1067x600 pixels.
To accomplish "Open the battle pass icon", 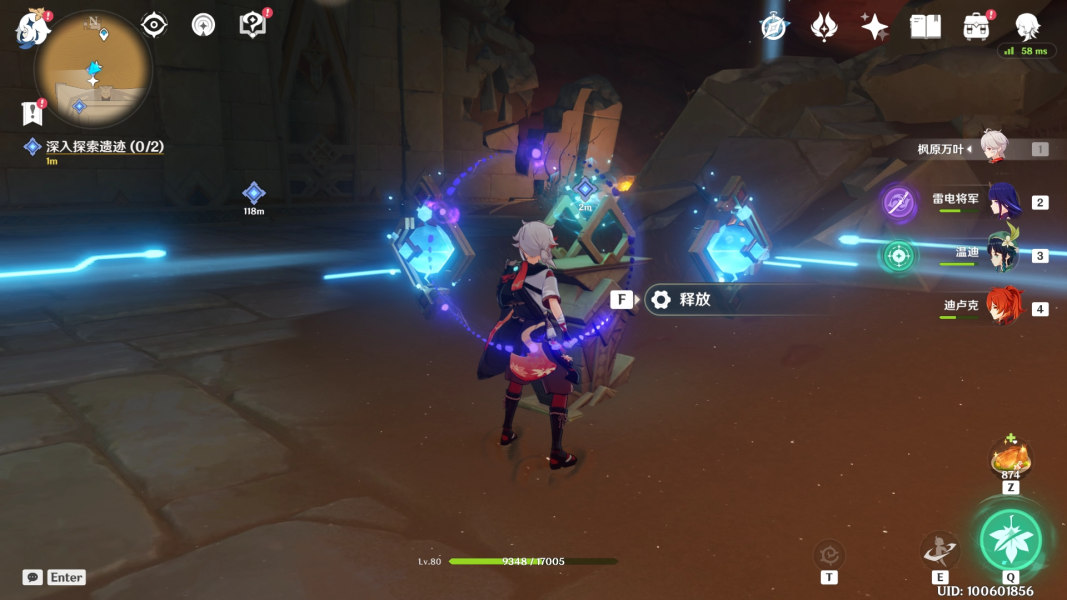I will point(823,27).
